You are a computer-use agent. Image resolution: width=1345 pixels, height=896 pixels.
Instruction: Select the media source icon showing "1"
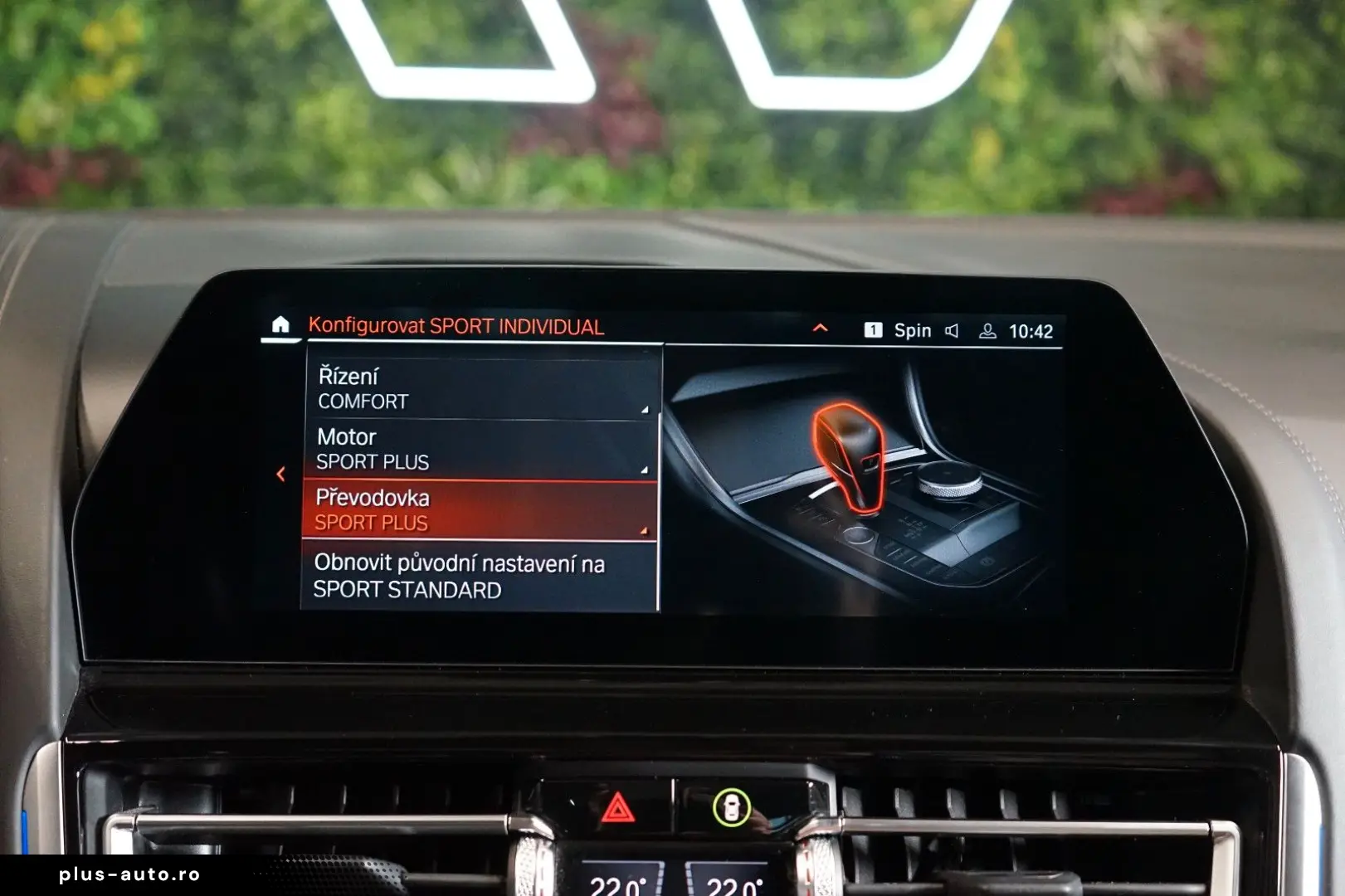pyautogui.click(x=873, y=329)
